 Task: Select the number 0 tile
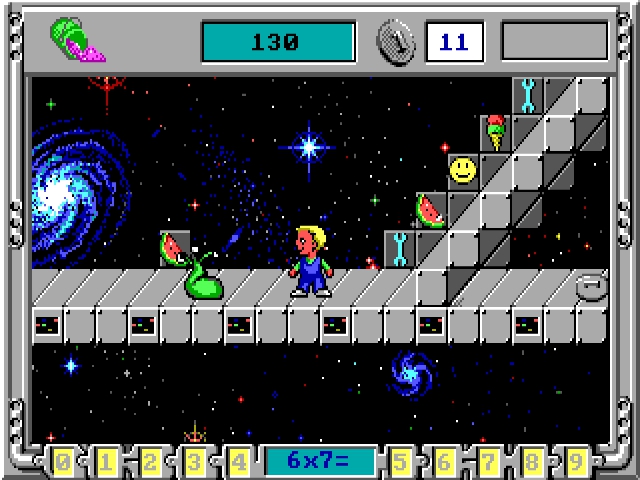(x=63, y=462)
